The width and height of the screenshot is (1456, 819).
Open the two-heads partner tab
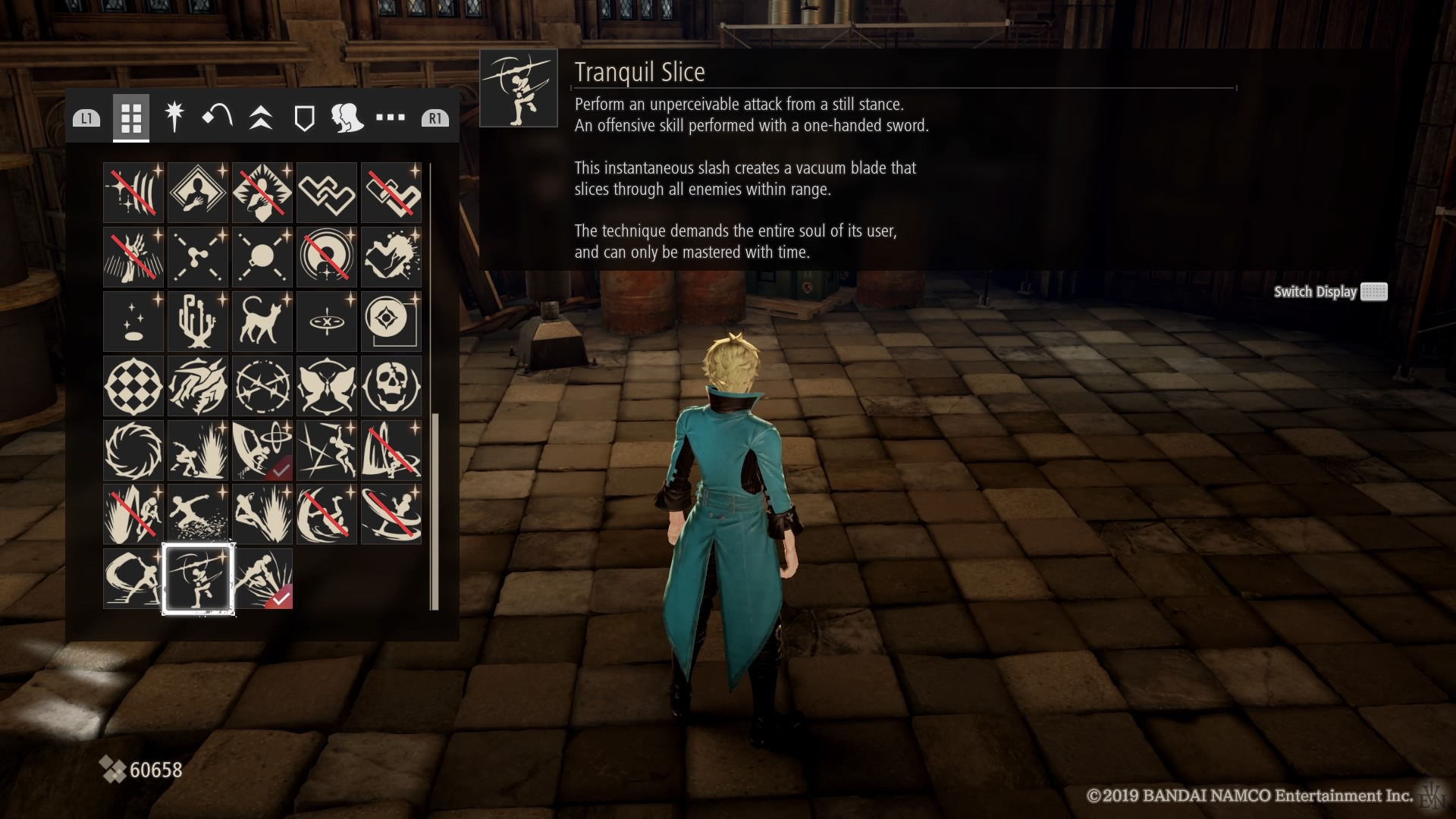(x=347, y=118)
